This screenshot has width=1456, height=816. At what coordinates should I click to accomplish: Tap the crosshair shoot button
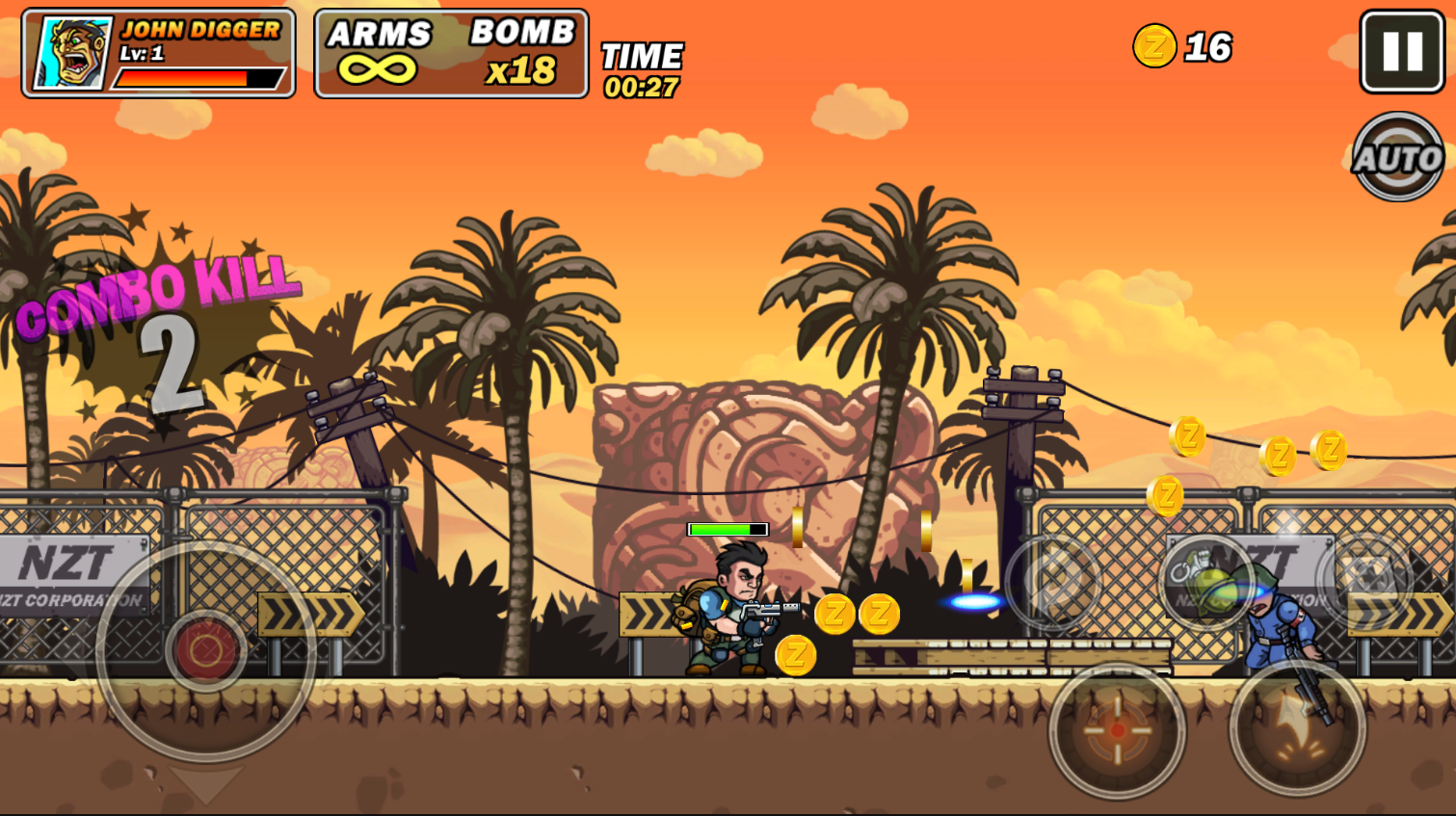pyautogui.click(x=1117, y=730)
